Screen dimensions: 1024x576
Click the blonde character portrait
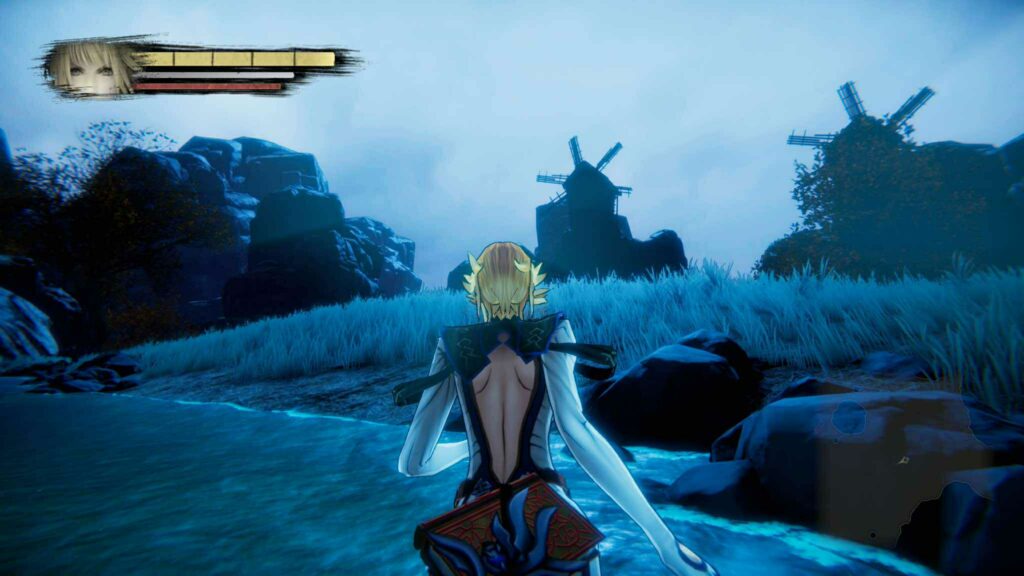point(92,67)
